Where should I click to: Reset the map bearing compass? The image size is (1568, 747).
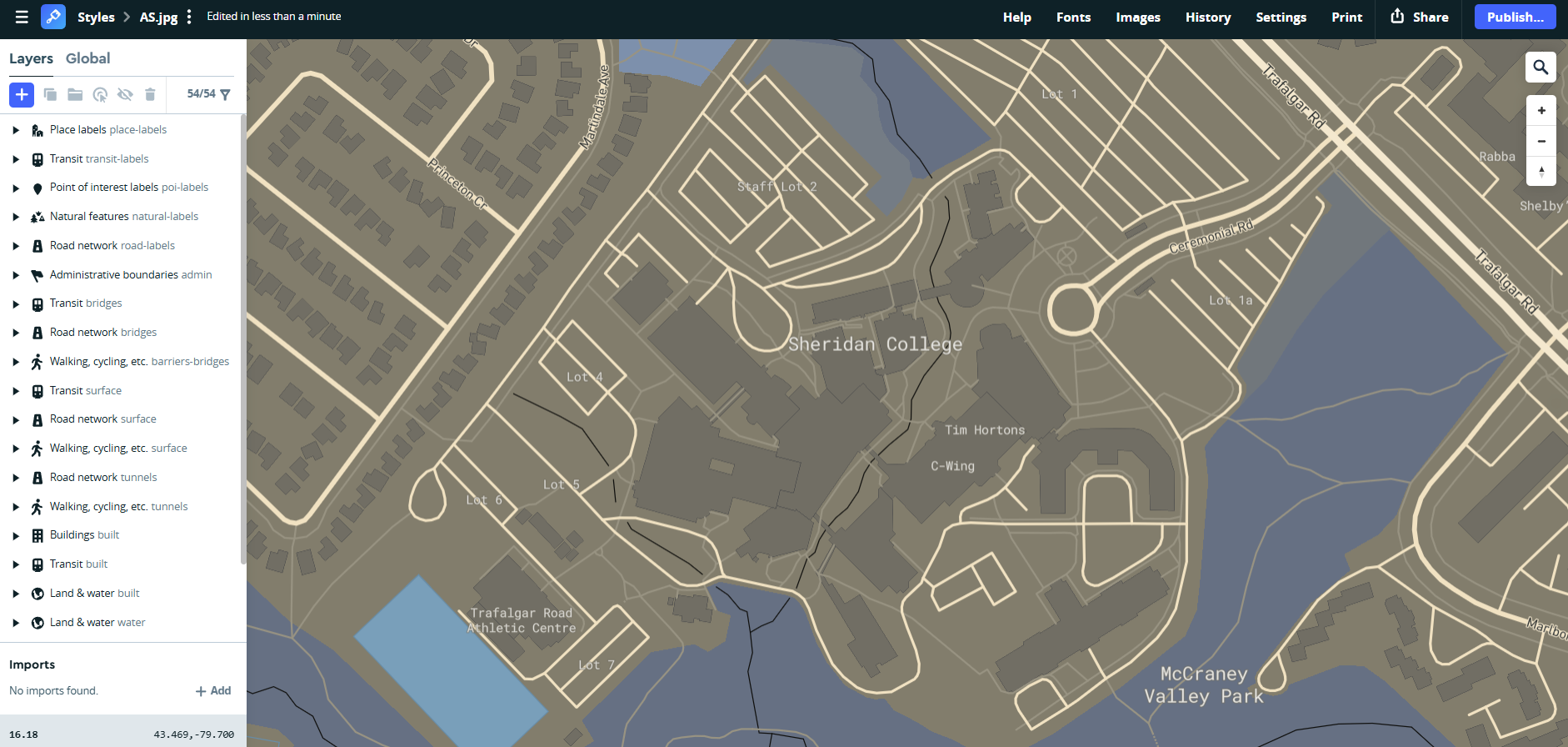pos(1541,173)
